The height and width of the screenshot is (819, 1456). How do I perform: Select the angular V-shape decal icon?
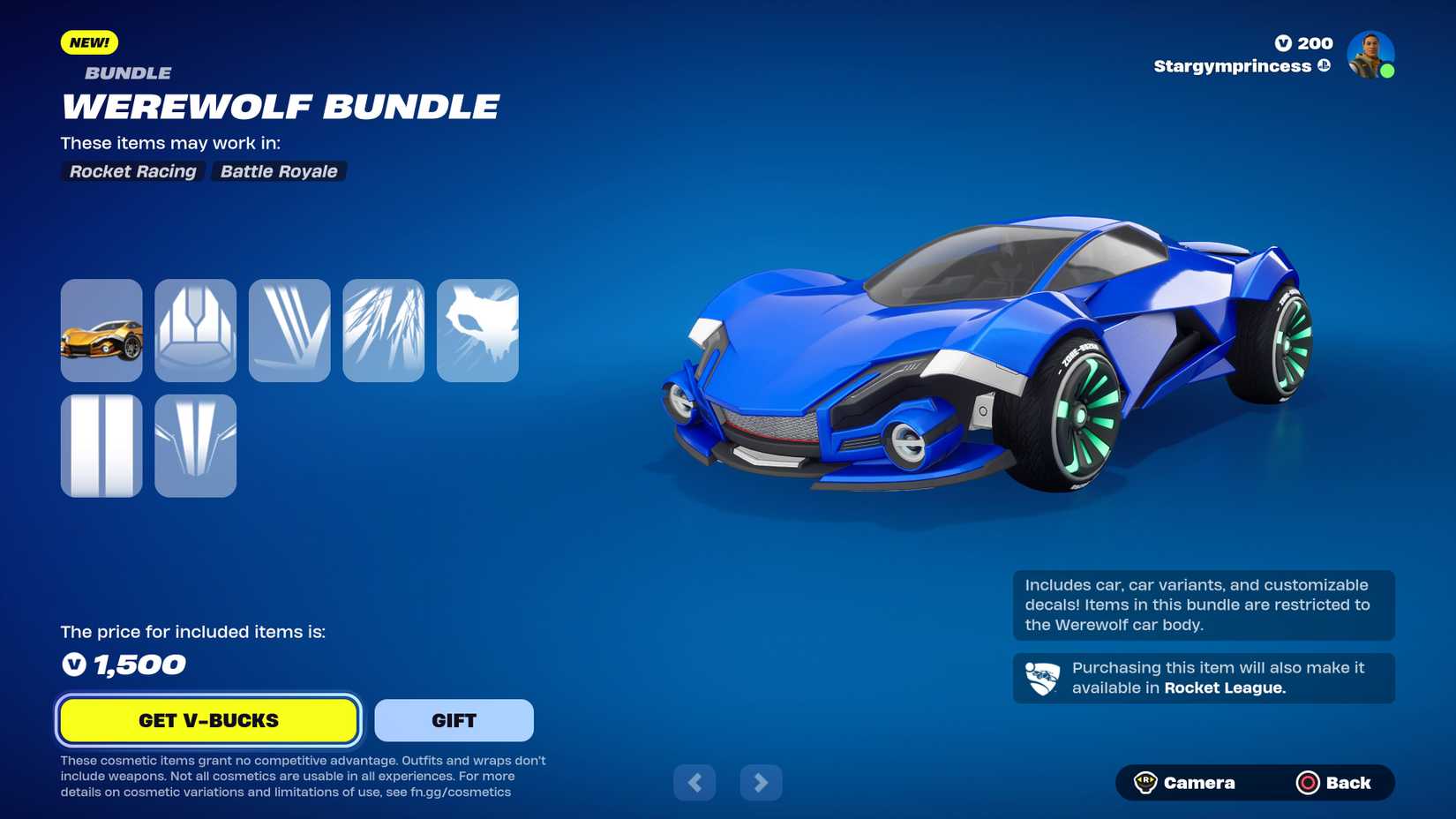[x=195, y=446]
